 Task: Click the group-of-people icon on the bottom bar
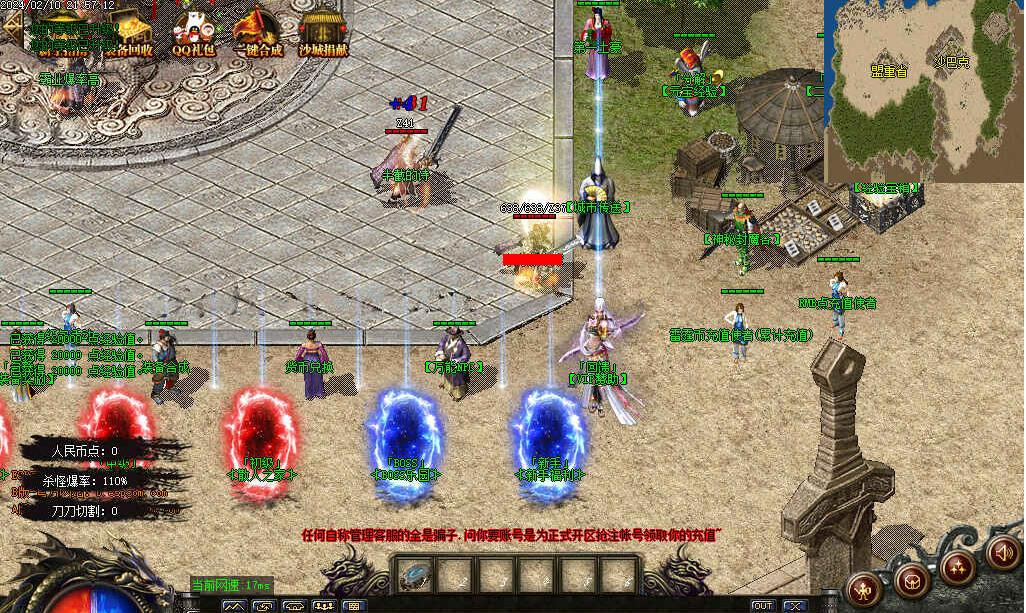pos(324,606)
